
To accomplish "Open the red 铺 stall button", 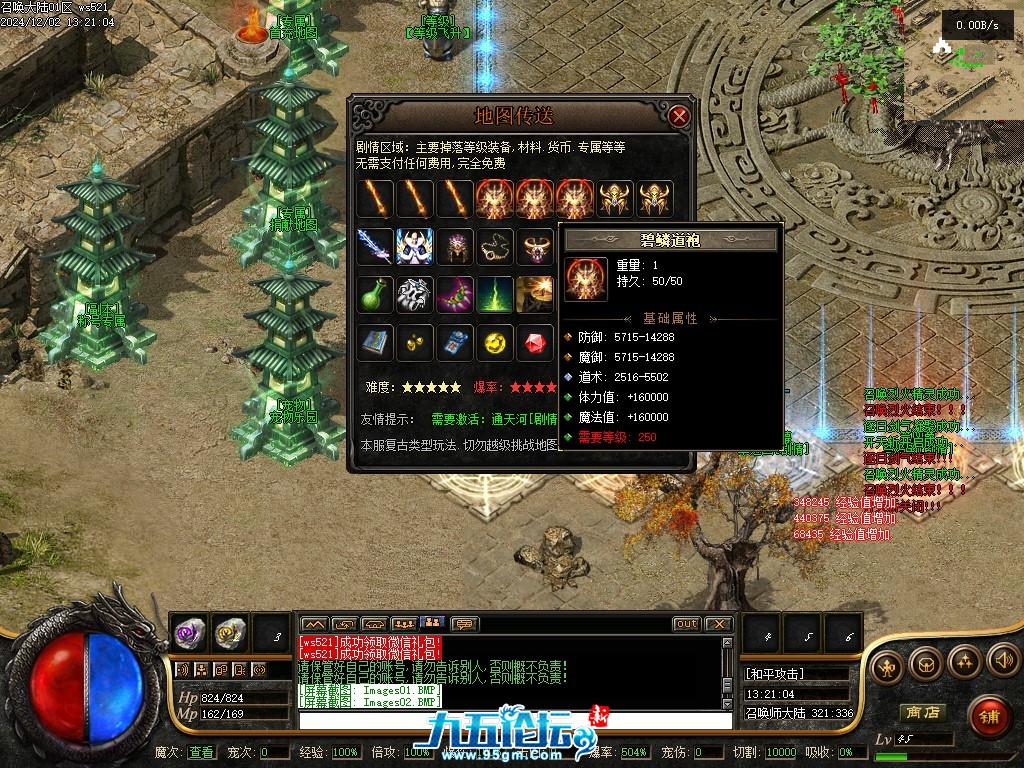I will pos(989,715).
